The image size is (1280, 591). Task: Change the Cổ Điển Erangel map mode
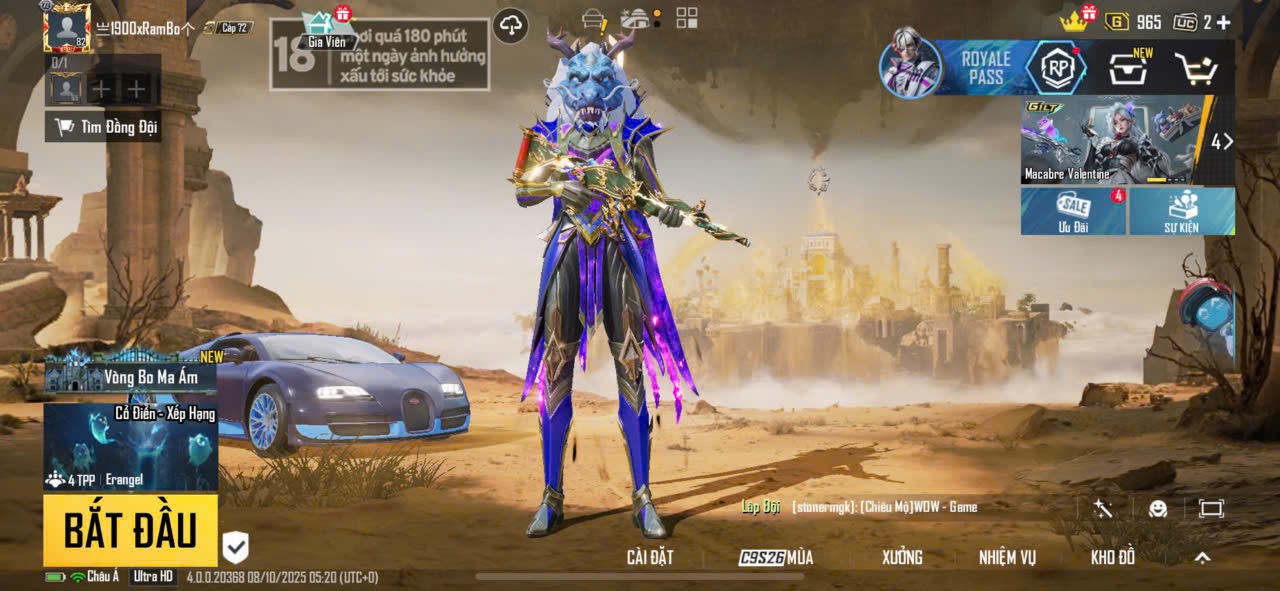[131, 446]
